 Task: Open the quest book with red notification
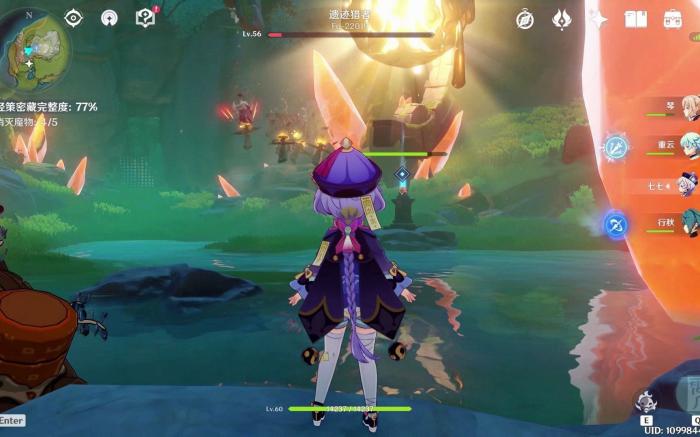[x=145, y=17]
